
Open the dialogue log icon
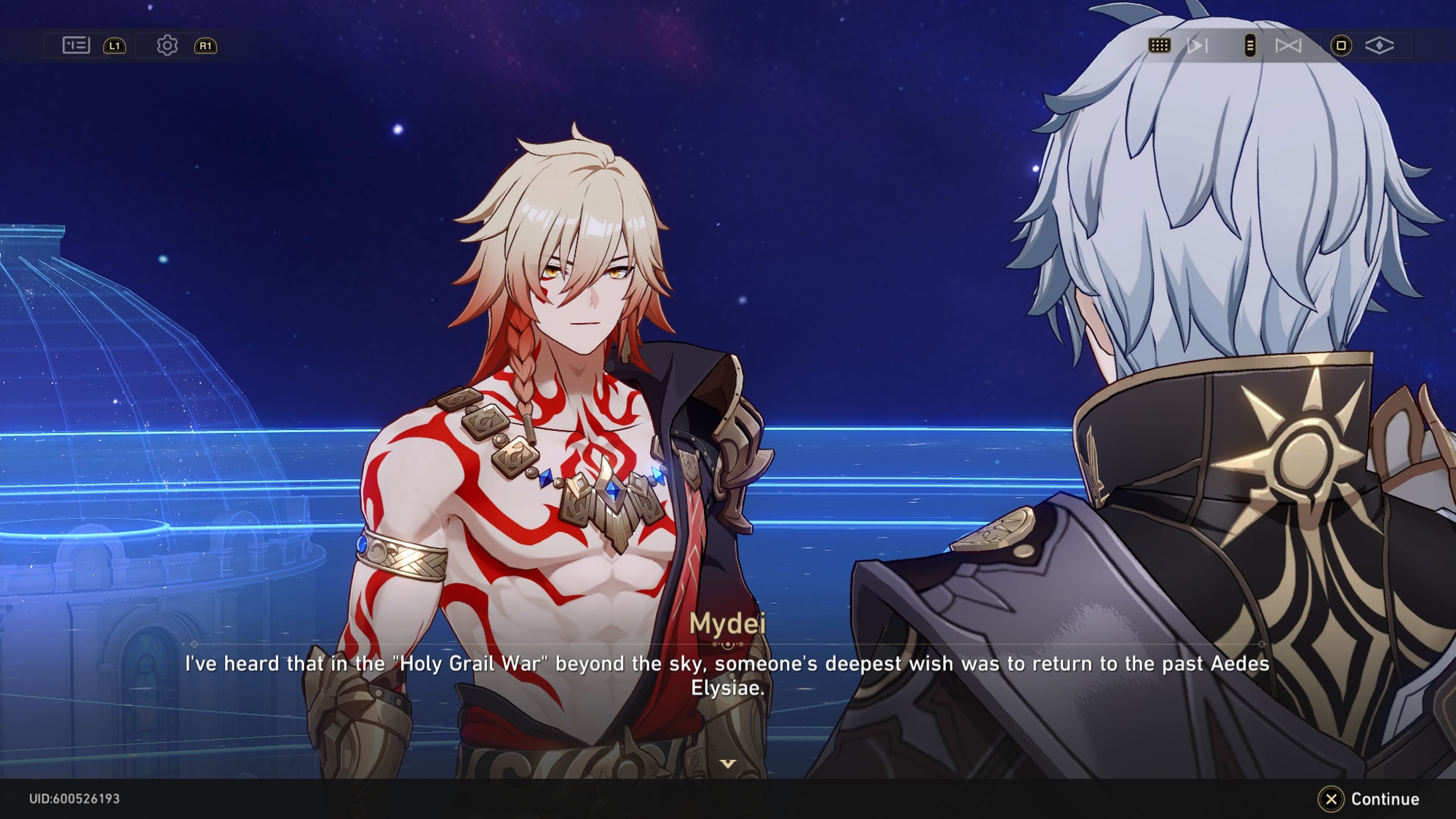(x=76, y=45)
